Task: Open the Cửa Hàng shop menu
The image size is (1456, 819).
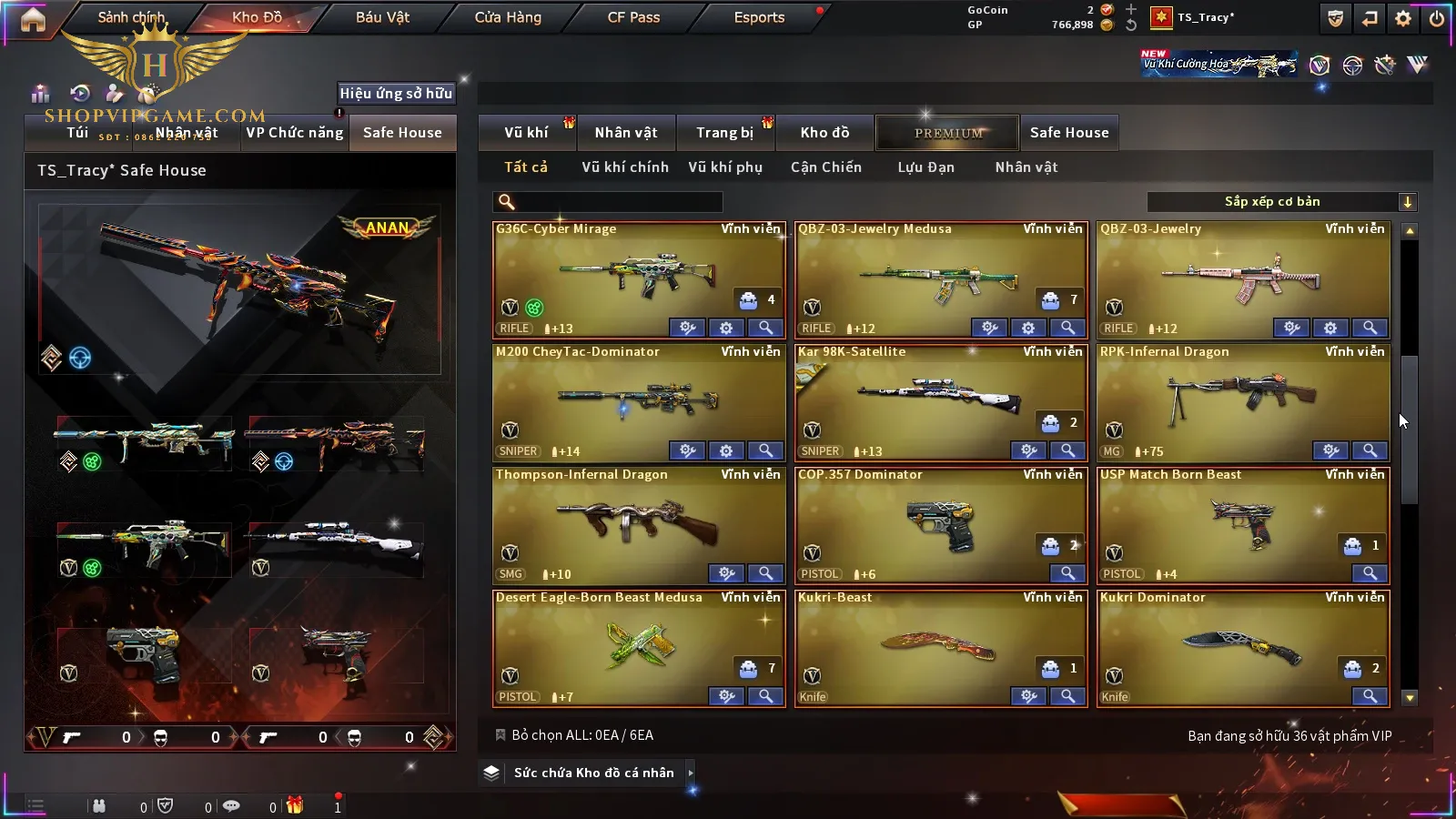Action: [x=508, y=17]
